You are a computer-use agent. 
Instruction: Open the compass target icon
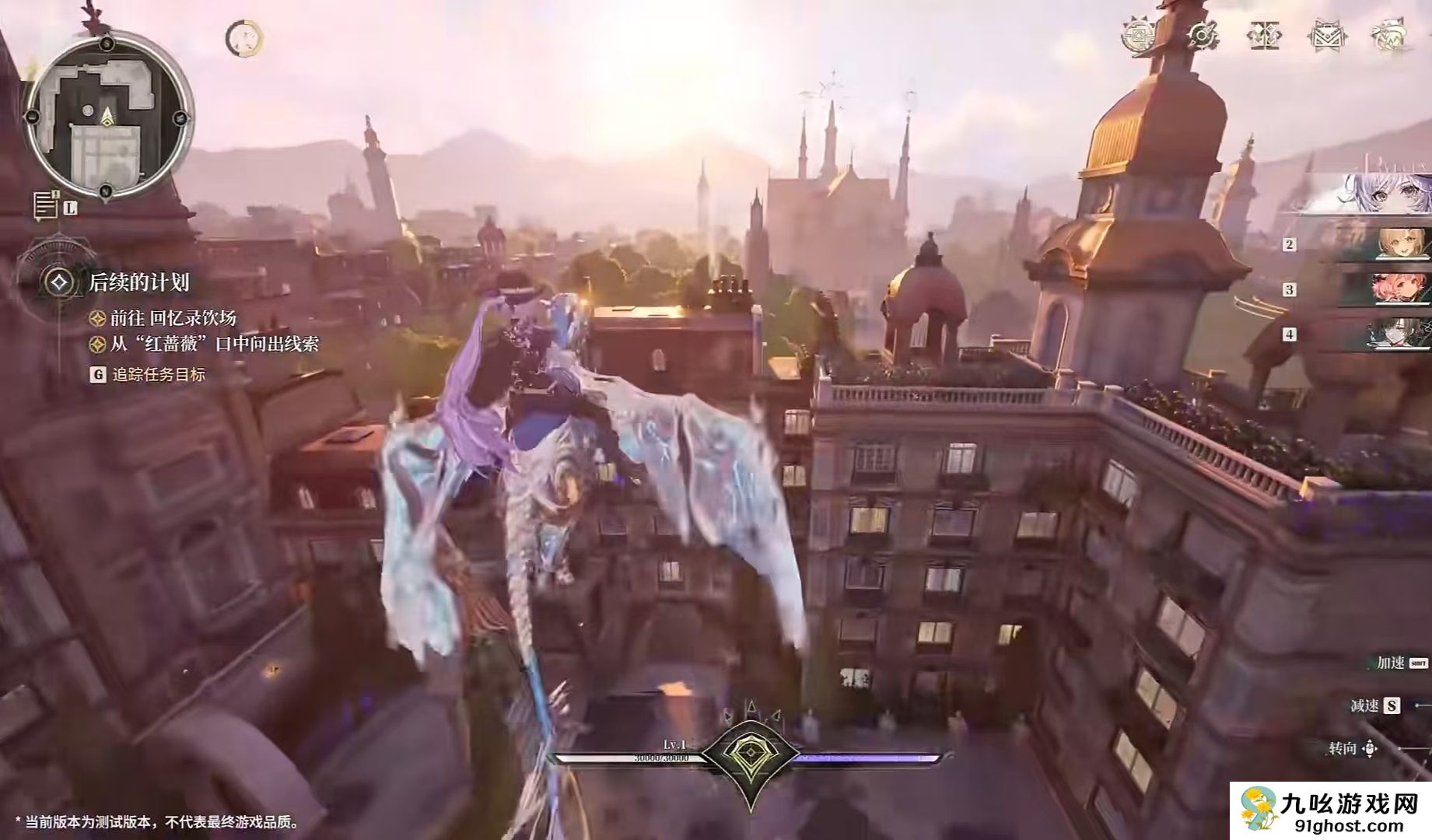tap(1203, 36)
